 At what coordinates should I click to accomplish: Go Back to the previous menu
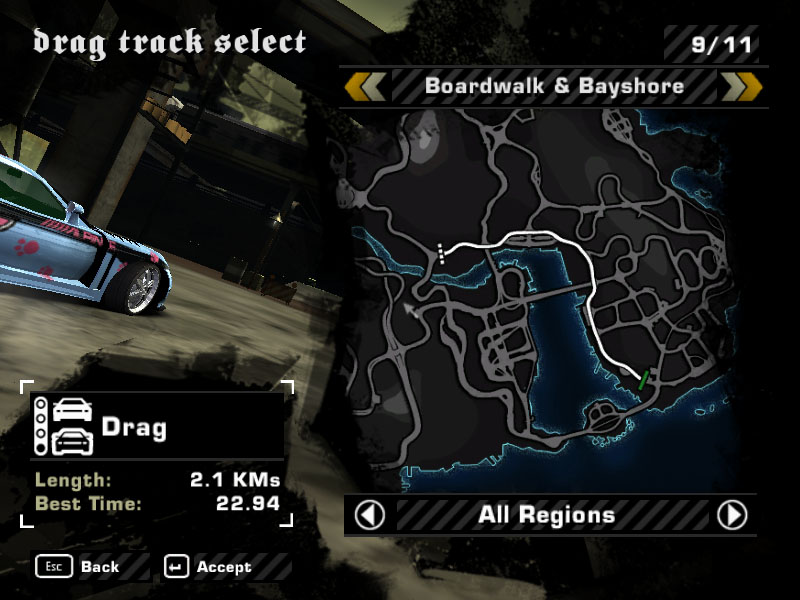click(x=79, y=567)
